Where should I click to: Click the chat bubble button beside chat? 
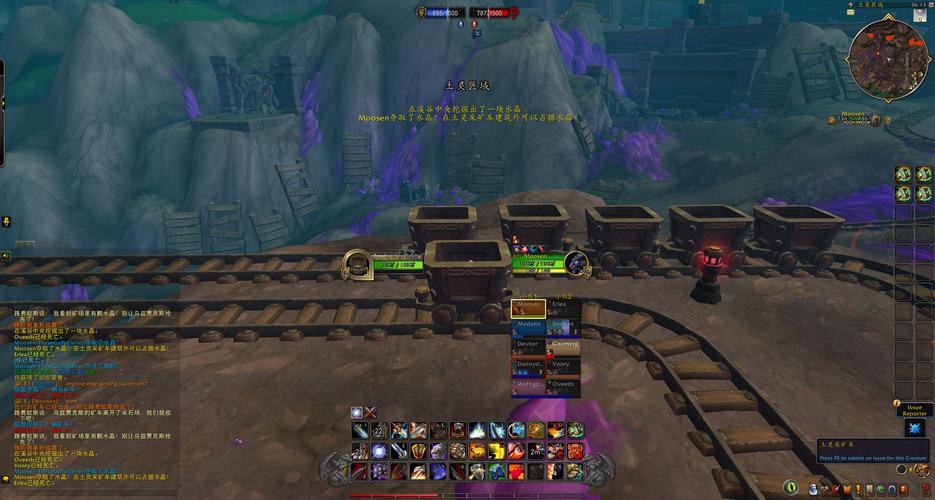point(6,221)
